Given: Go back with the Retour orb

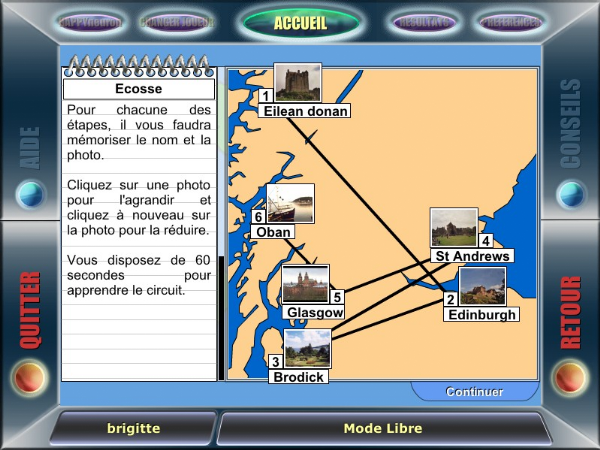Looking at the screenshot, I should pyautogui.click(x=570, y=377).
